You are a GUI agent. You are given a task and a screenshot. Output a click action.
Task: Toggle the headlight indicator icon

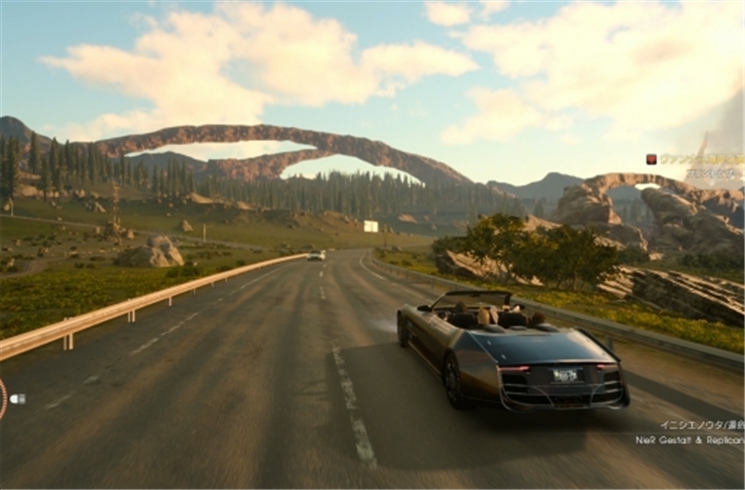pyautogui.click(x=17, y=398)
